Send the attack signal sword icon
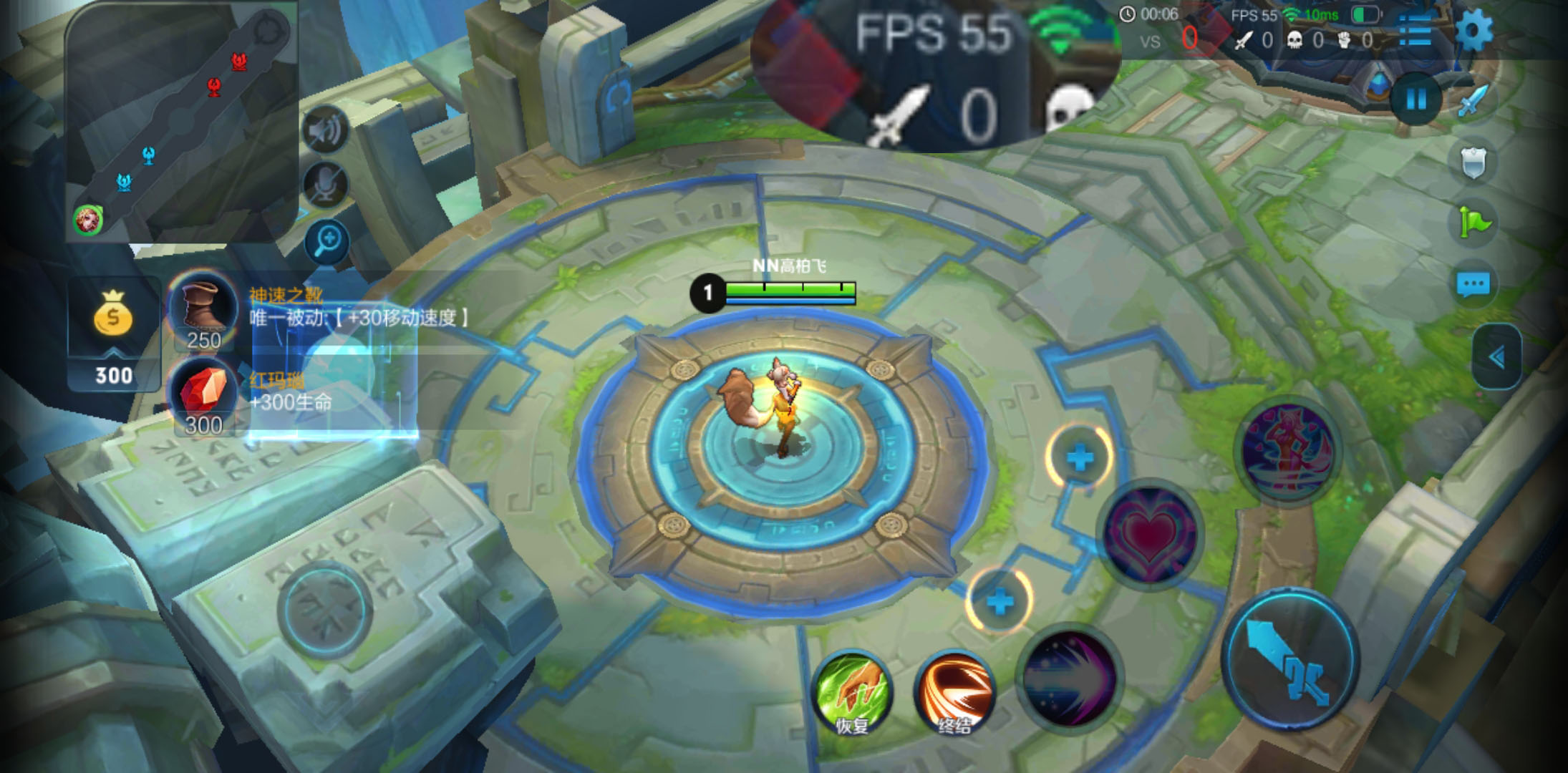 1473,100
